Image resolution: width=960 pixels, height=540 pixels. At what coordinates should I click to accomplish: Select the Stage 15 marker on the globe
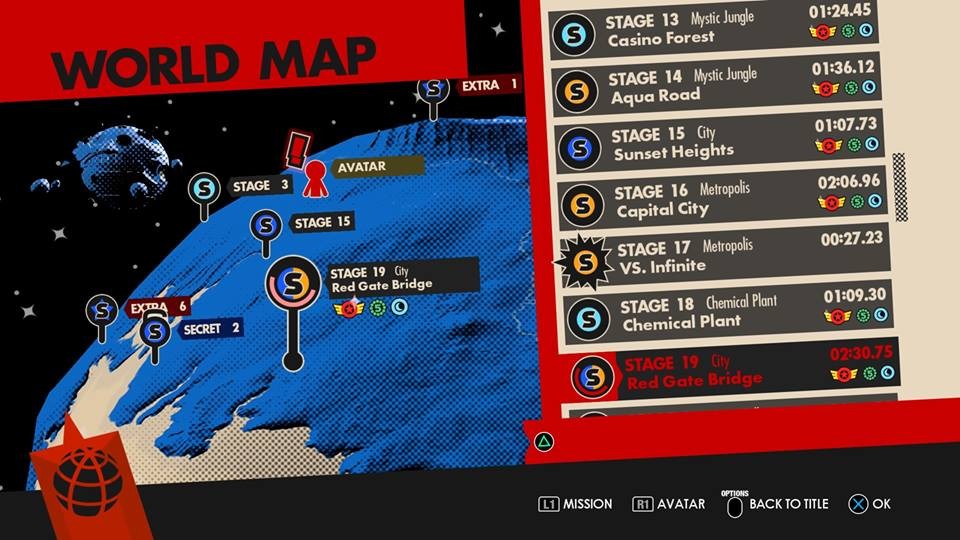tap(264, 226)
